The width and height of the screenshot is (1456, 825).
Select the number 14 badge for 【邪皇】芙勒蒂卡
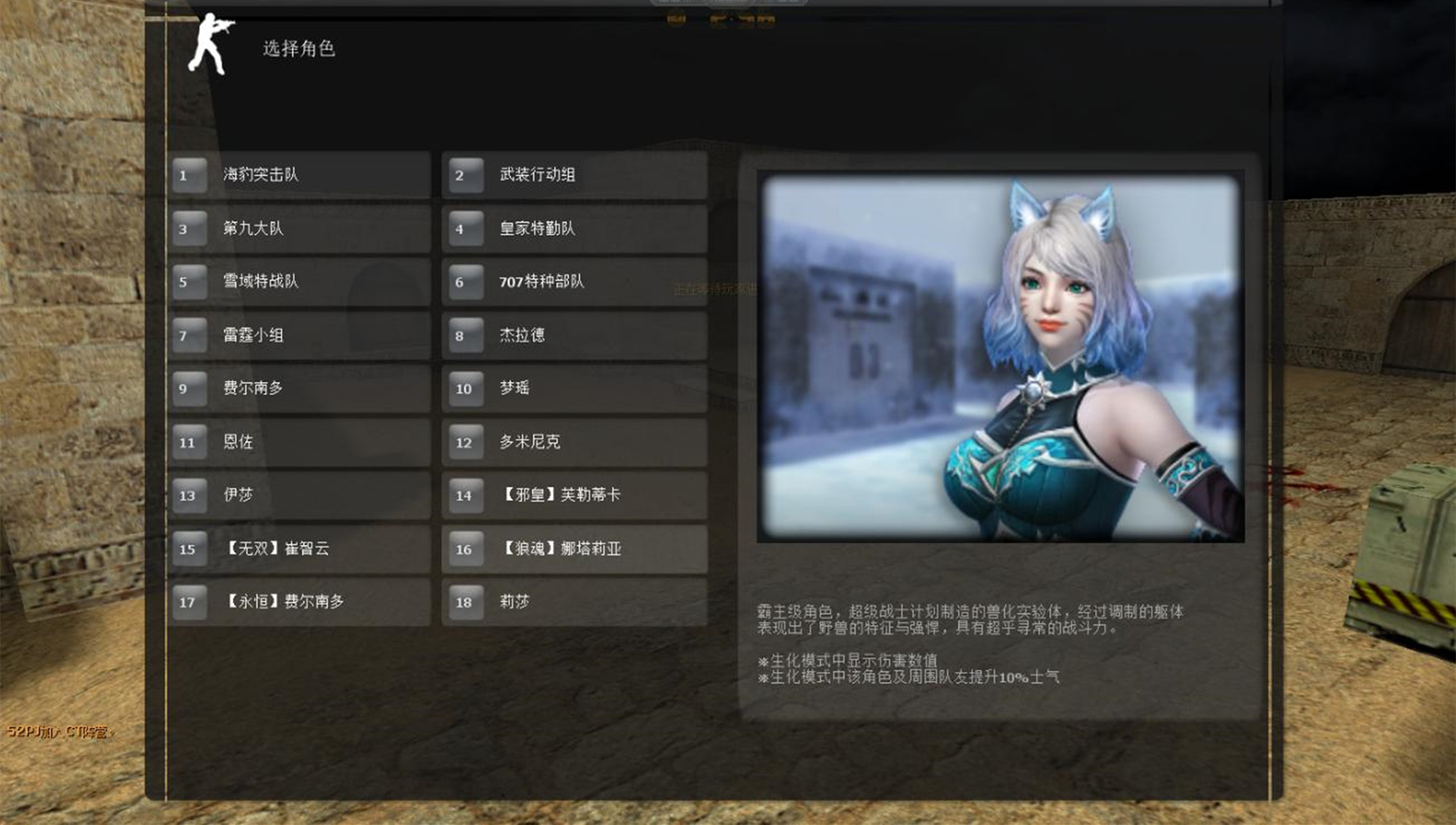point(465,495)
